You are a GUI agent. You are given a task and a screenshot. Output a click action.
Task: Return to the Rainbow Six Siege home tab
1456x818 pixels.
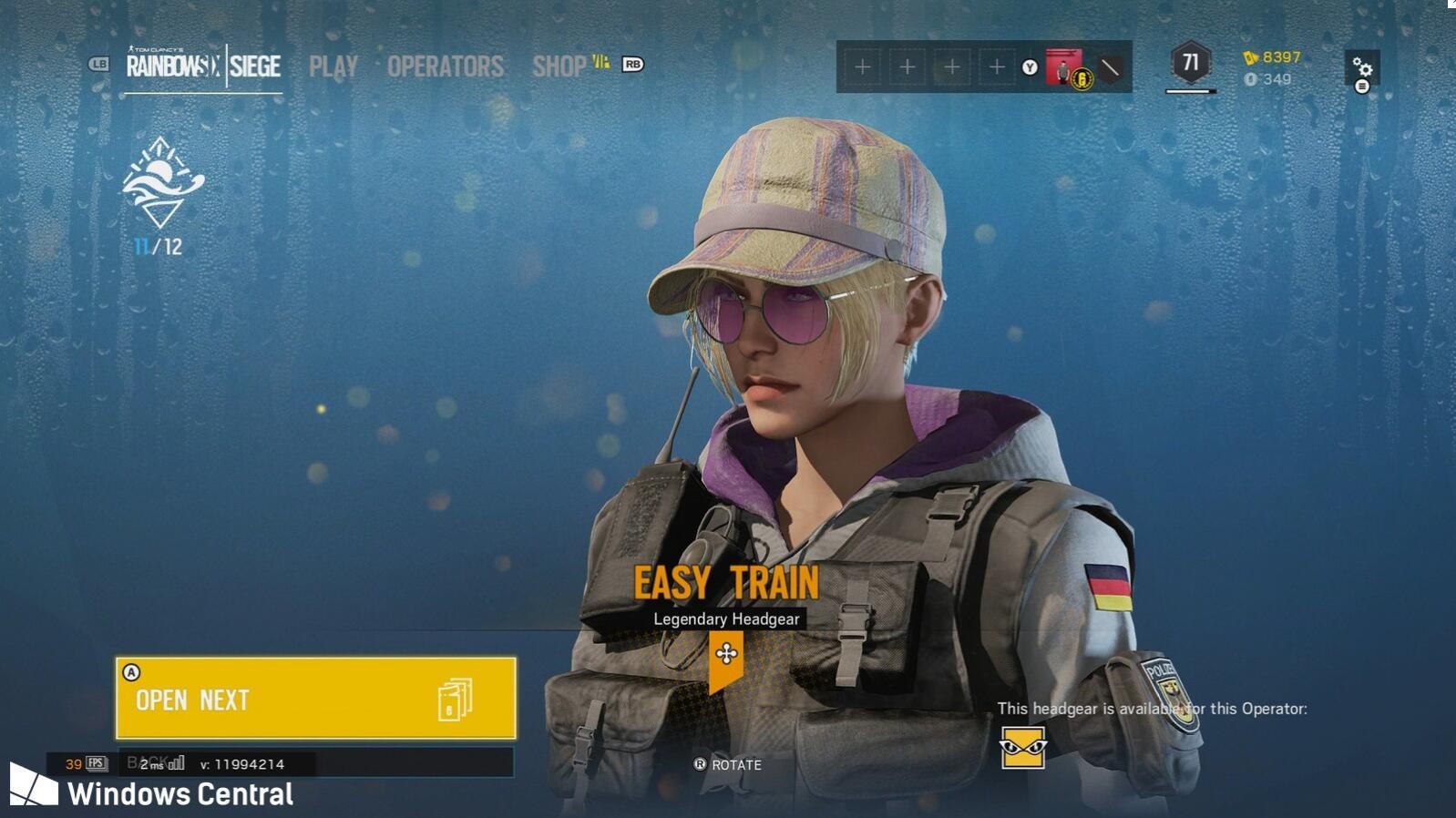click(203, 66)
